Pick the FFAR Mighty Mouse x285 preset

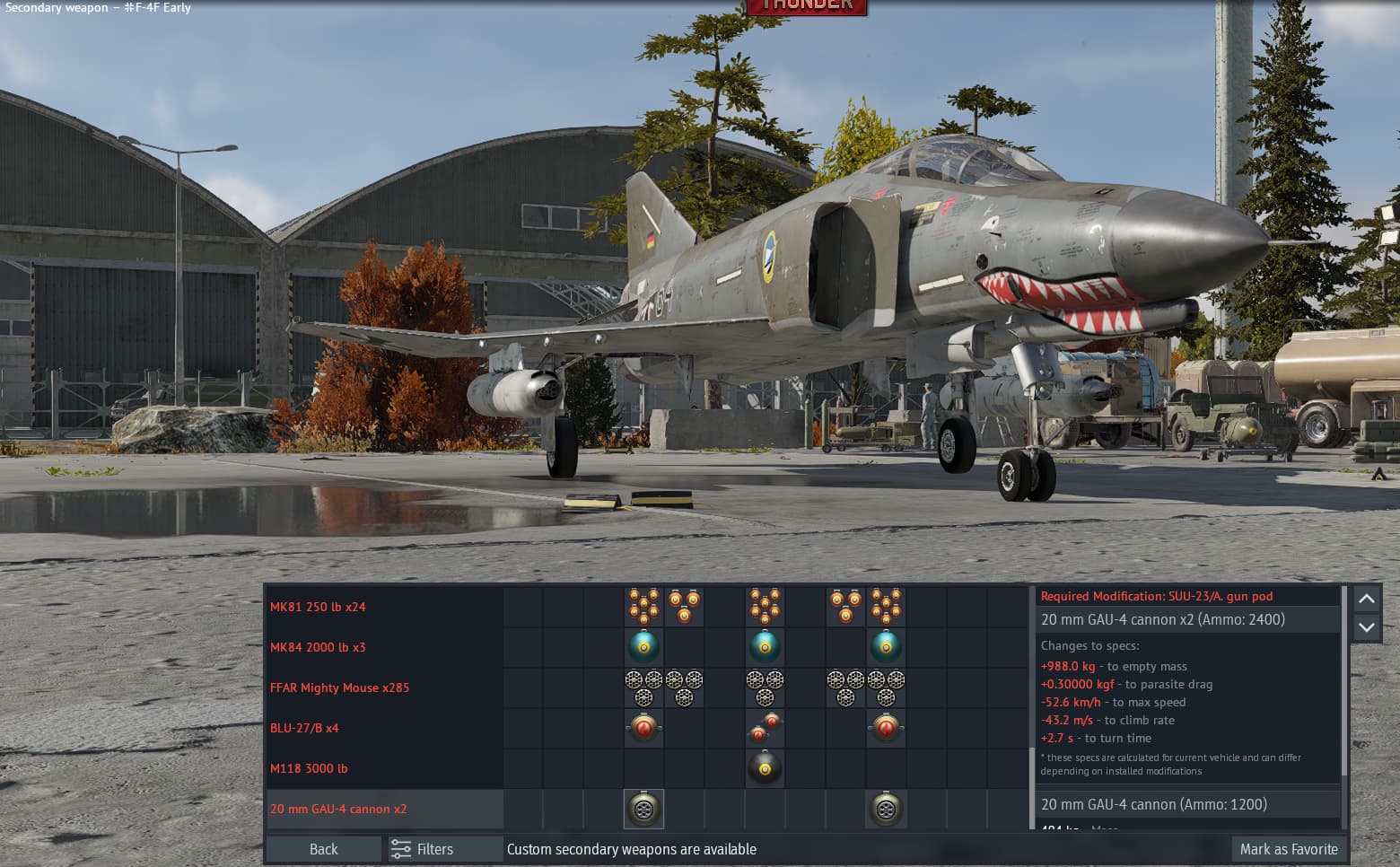(x=339, y=687)
